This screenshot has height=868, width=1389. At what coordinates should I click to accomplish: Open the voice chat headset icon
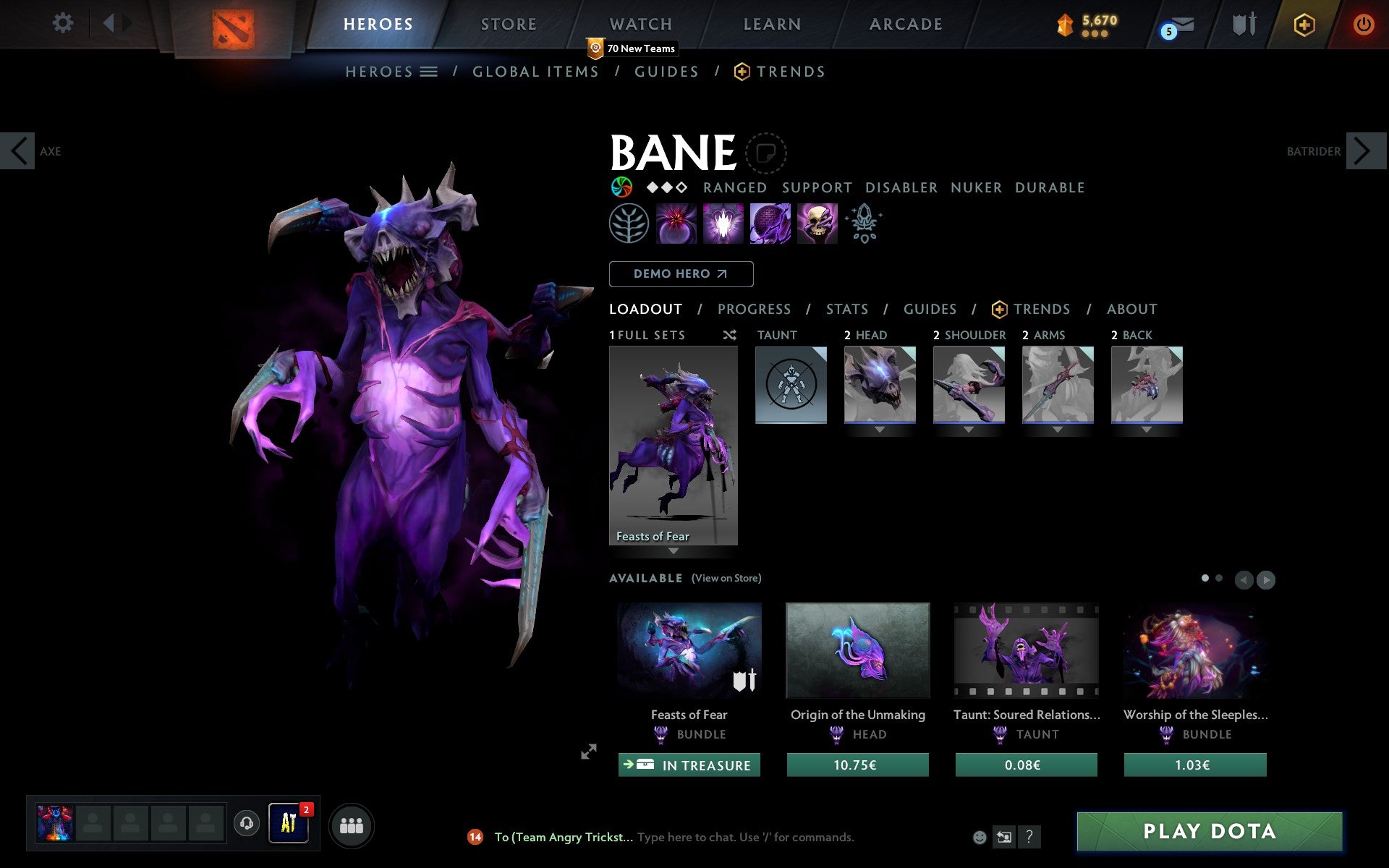pyautogui.click(x=246, y=823)
